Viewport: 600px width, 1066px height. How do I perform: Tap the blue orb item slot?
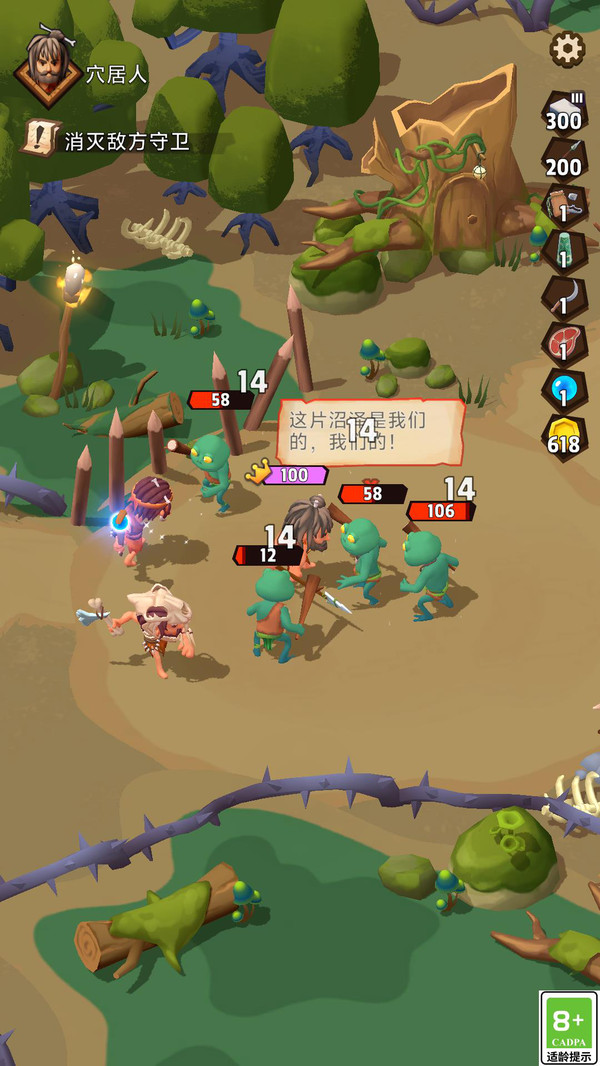click(564, 389)
